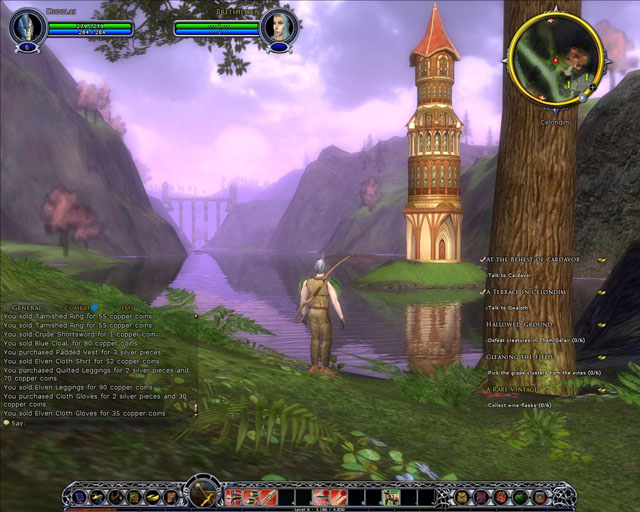Click the leftmost icon on the bottom bar
The height and width of the screenshot is (512, 640).
pyautogui.click(x=77, y=496)
